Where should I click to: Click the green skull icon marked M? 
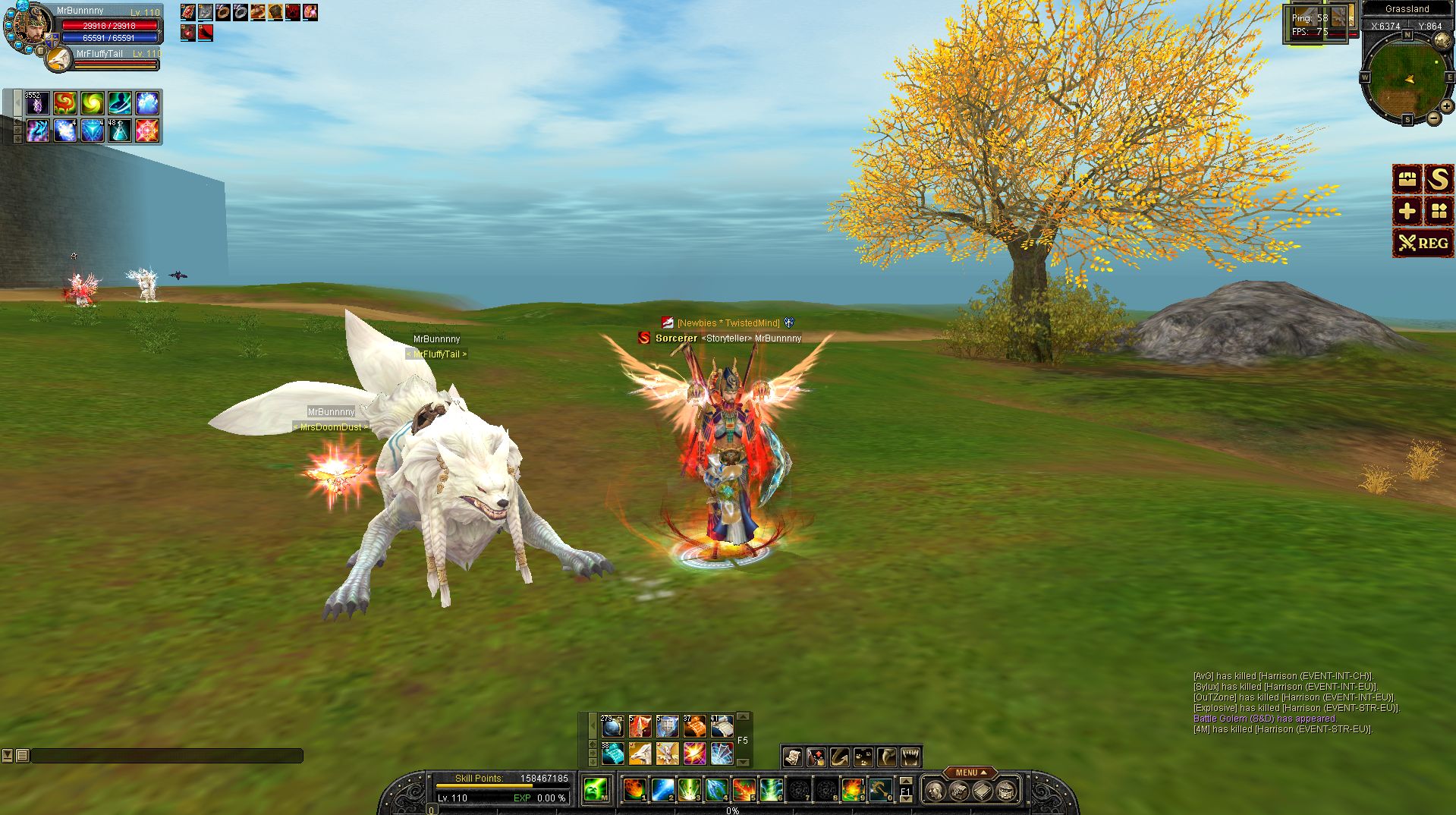596,790
